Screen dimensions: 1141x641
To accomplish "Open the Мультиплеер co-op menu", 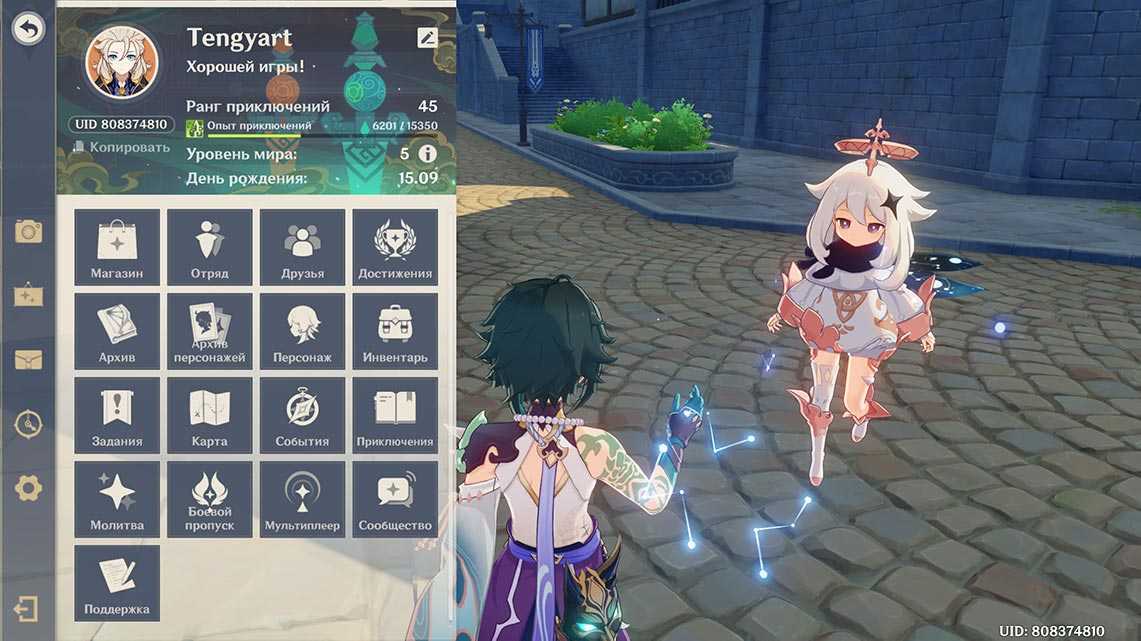I will tap(303, 499).
